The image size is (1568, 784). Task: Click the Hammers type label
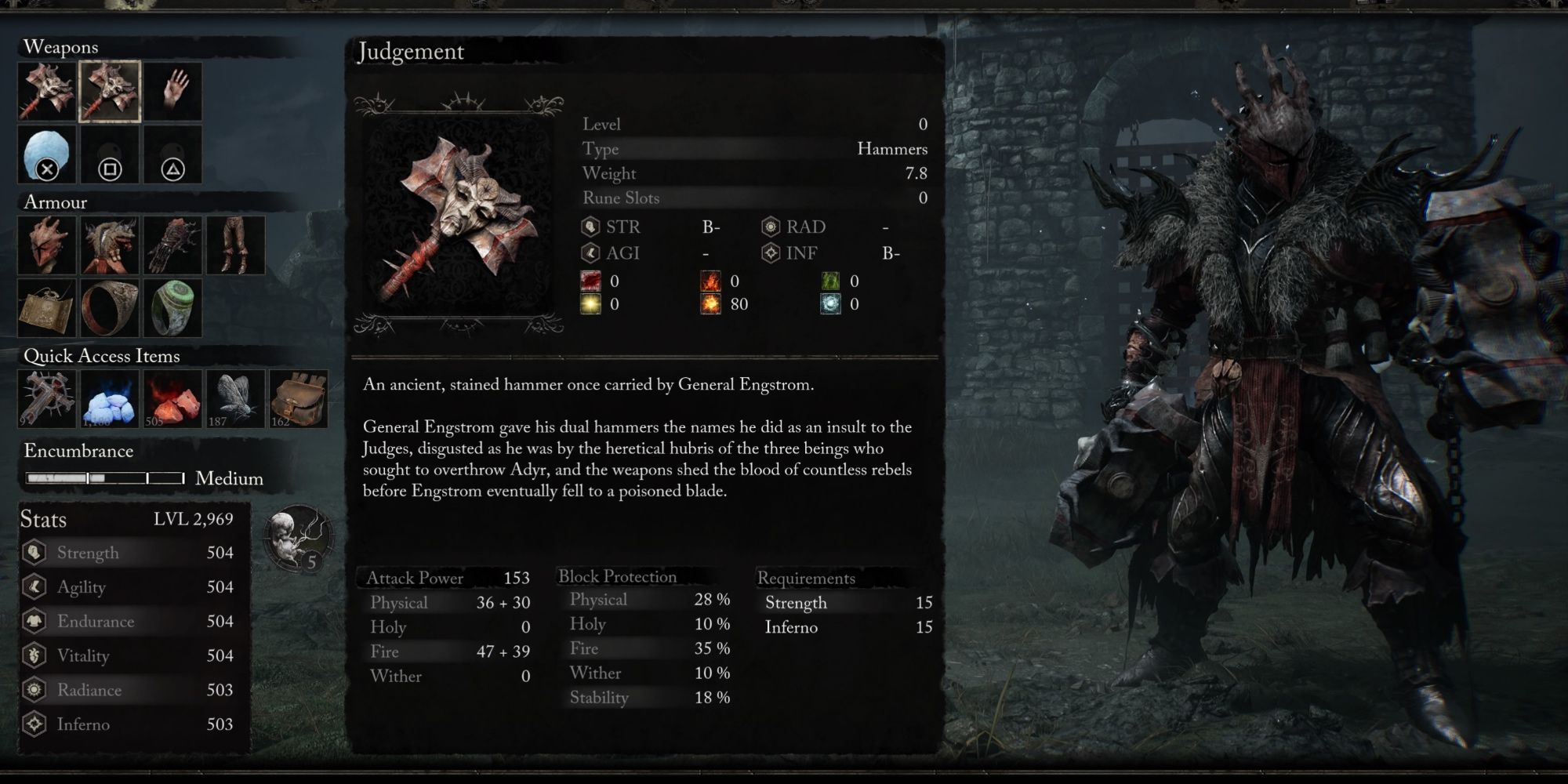898,149
